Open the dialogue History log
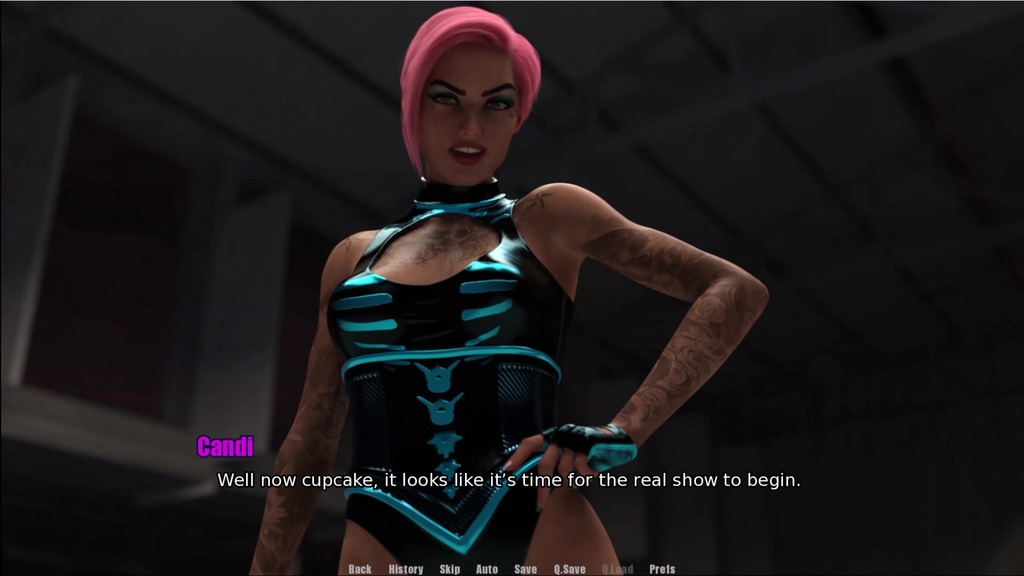This screenshot has width=1024, height=576. coord(405,569)
